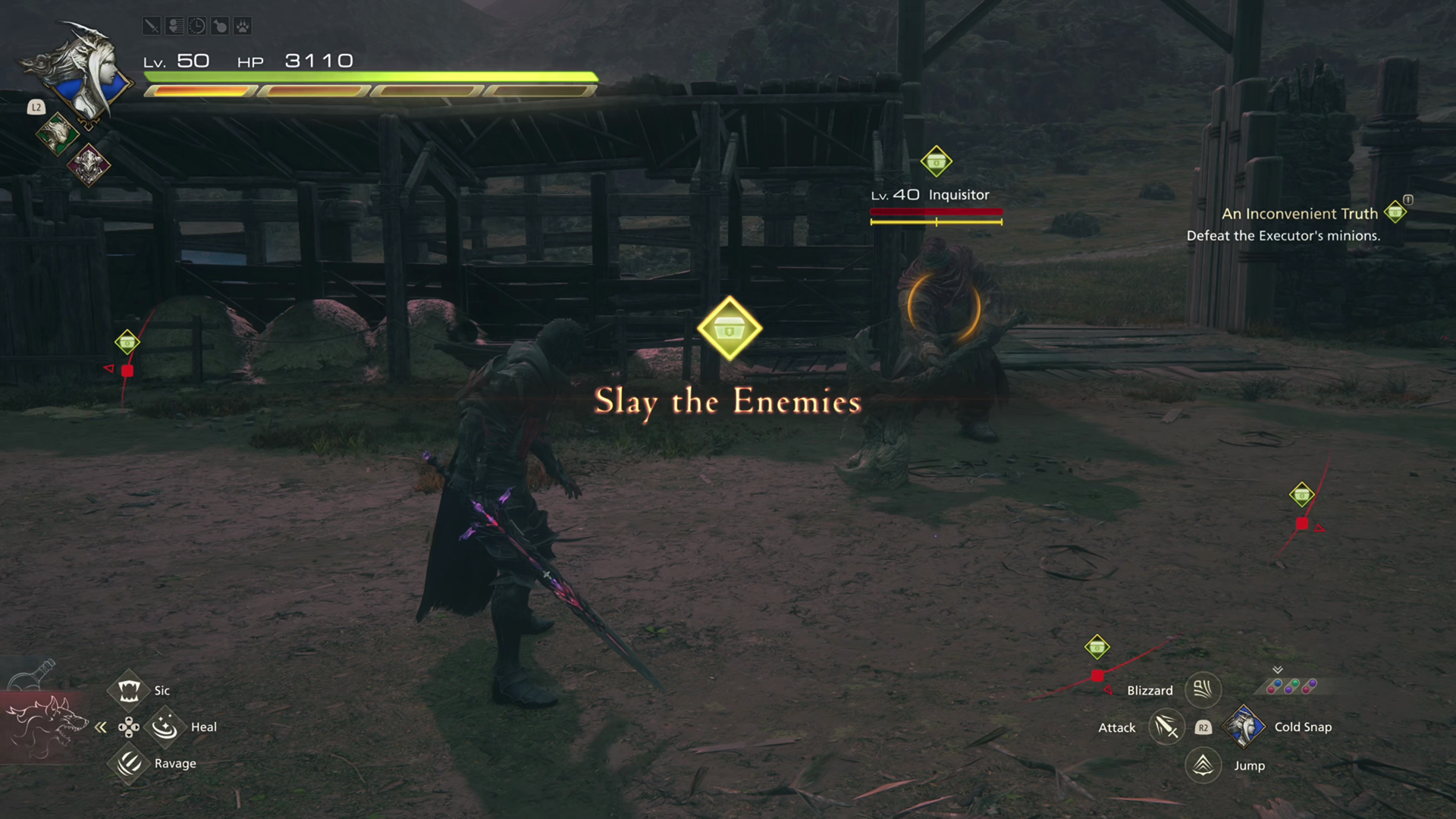
Task: Select the Sic command icon
Action: (x=129, y=690)
